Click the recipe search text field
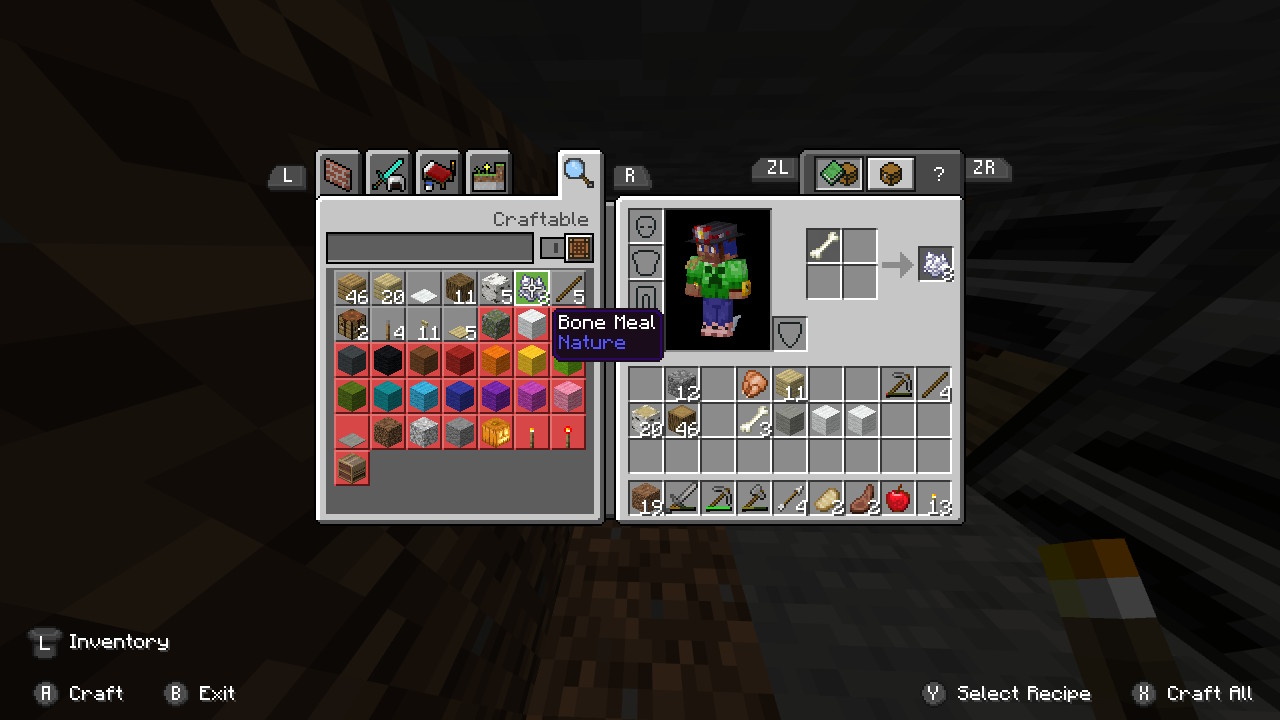 point(430,248)
